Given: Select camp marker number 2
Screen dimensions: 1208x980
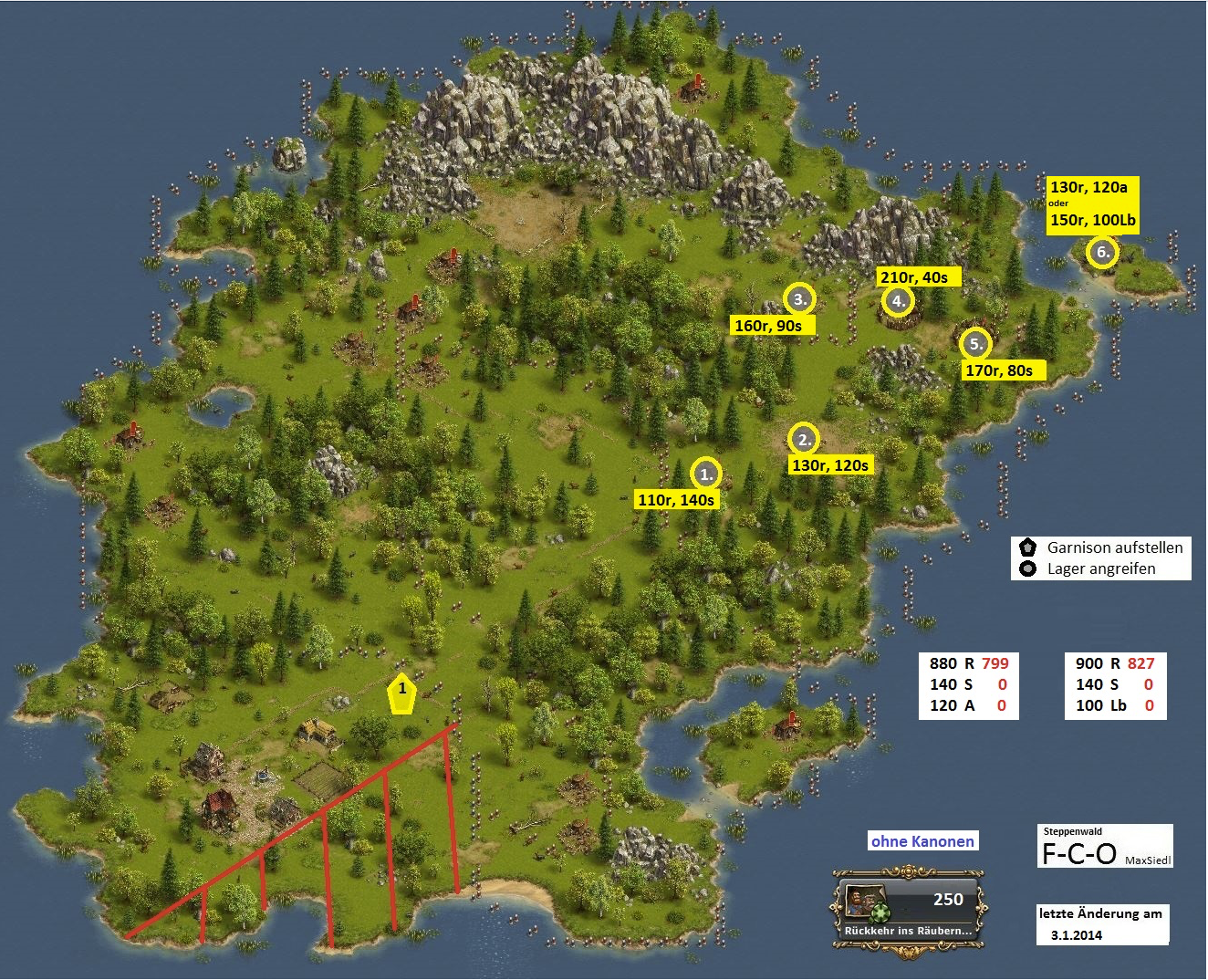Looking at the screenshot, I should tap(804, 440).
